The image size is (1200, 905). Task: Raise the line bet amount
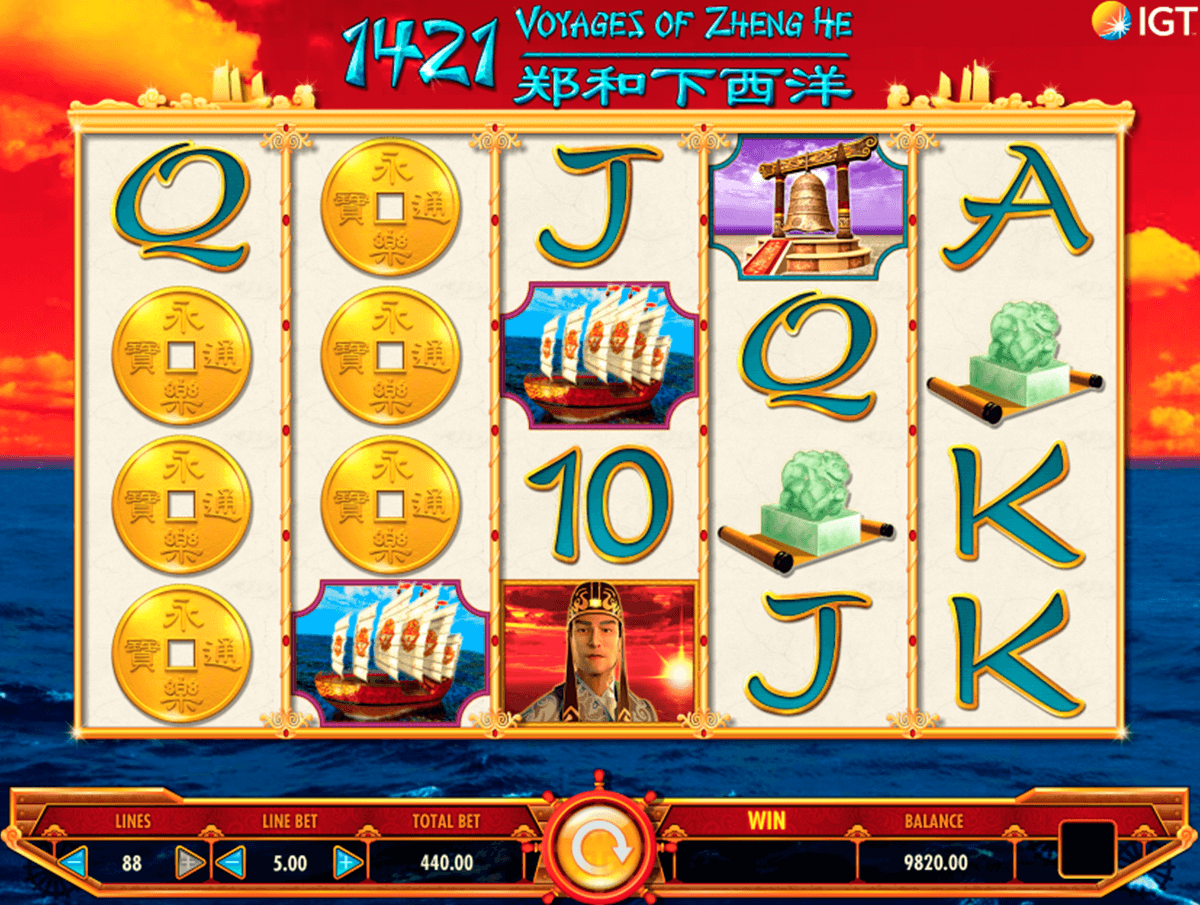point(346,861)
